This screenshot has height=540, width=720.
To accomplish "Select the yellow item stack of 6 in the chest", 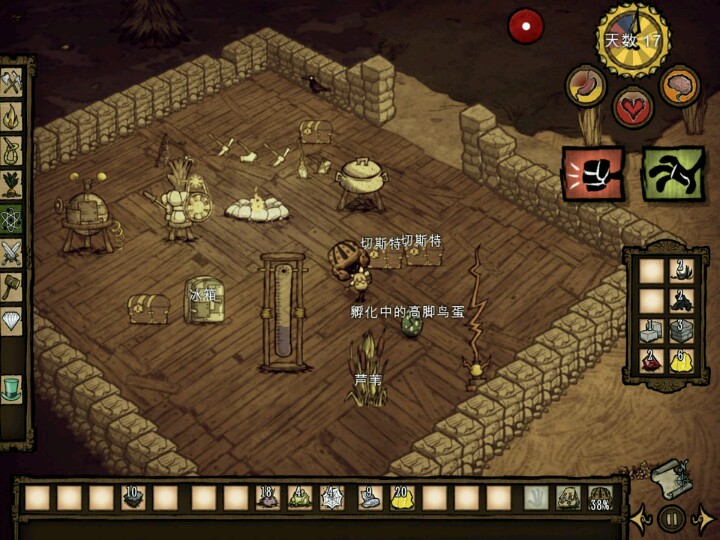I will (682, 361).
